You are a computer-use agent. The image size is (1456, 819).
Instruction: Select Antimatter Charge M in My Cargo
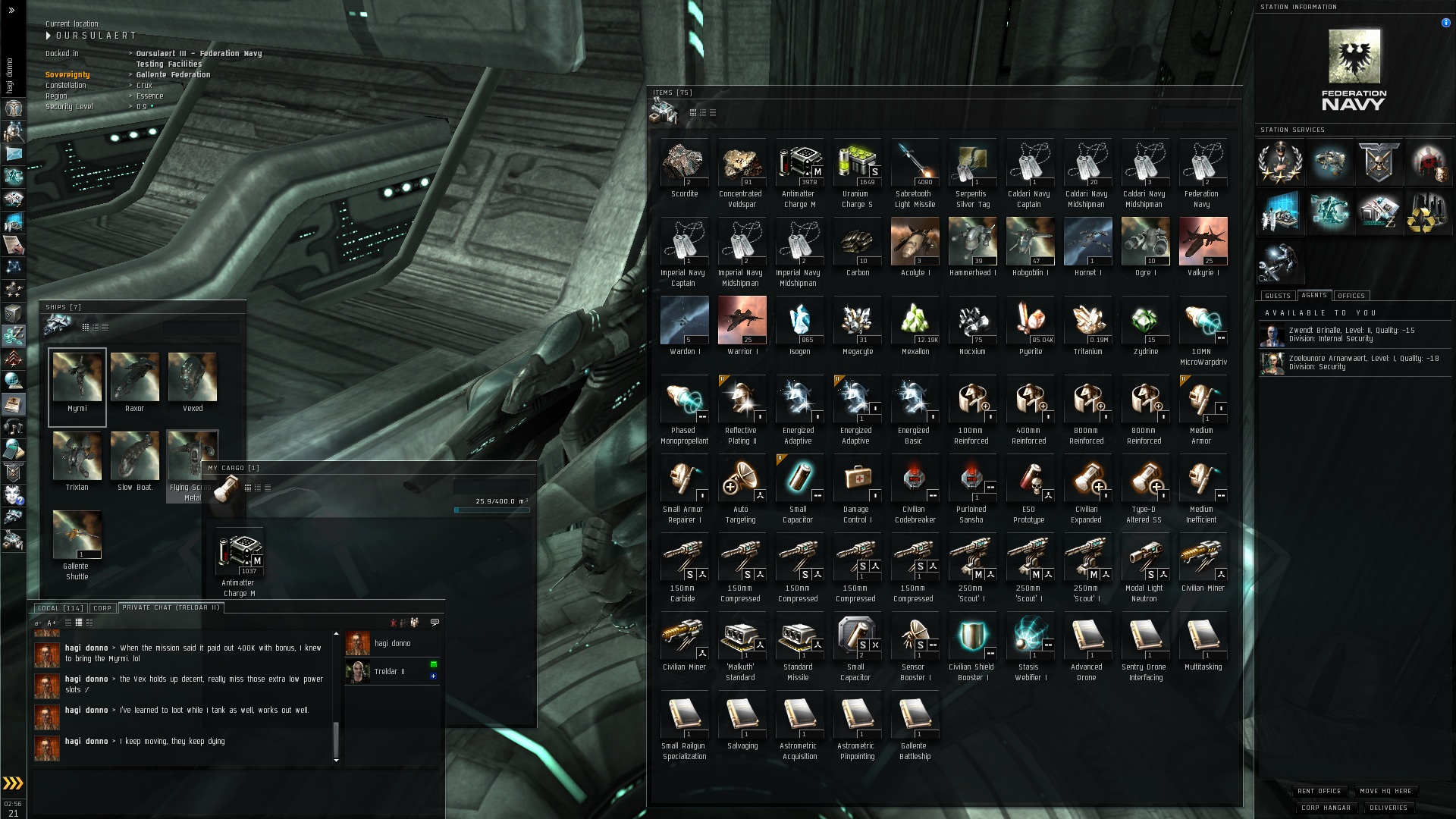coord(239,553)
